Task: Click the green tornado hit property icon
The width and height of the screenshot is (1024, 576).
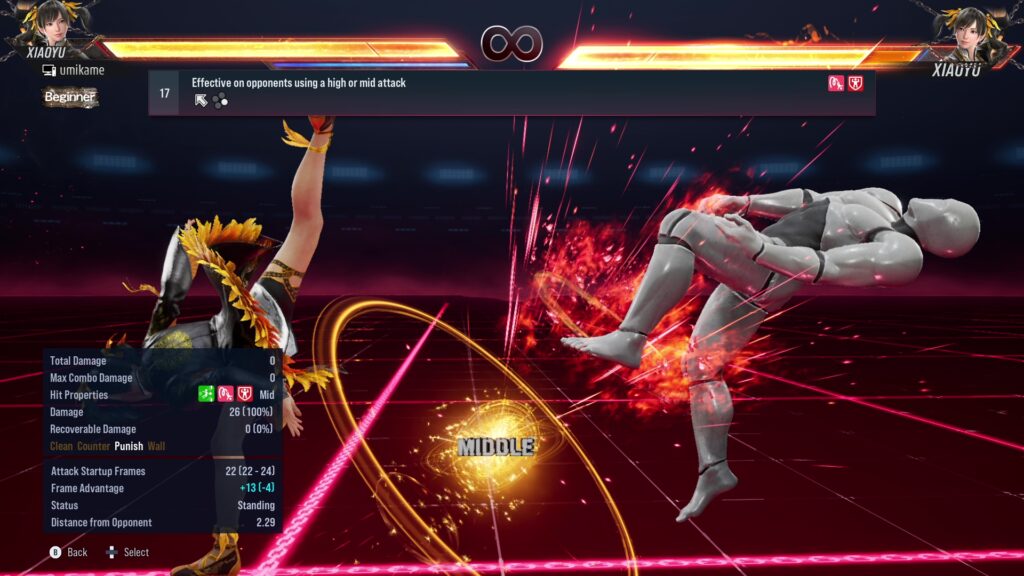Action: coord(206,394)
